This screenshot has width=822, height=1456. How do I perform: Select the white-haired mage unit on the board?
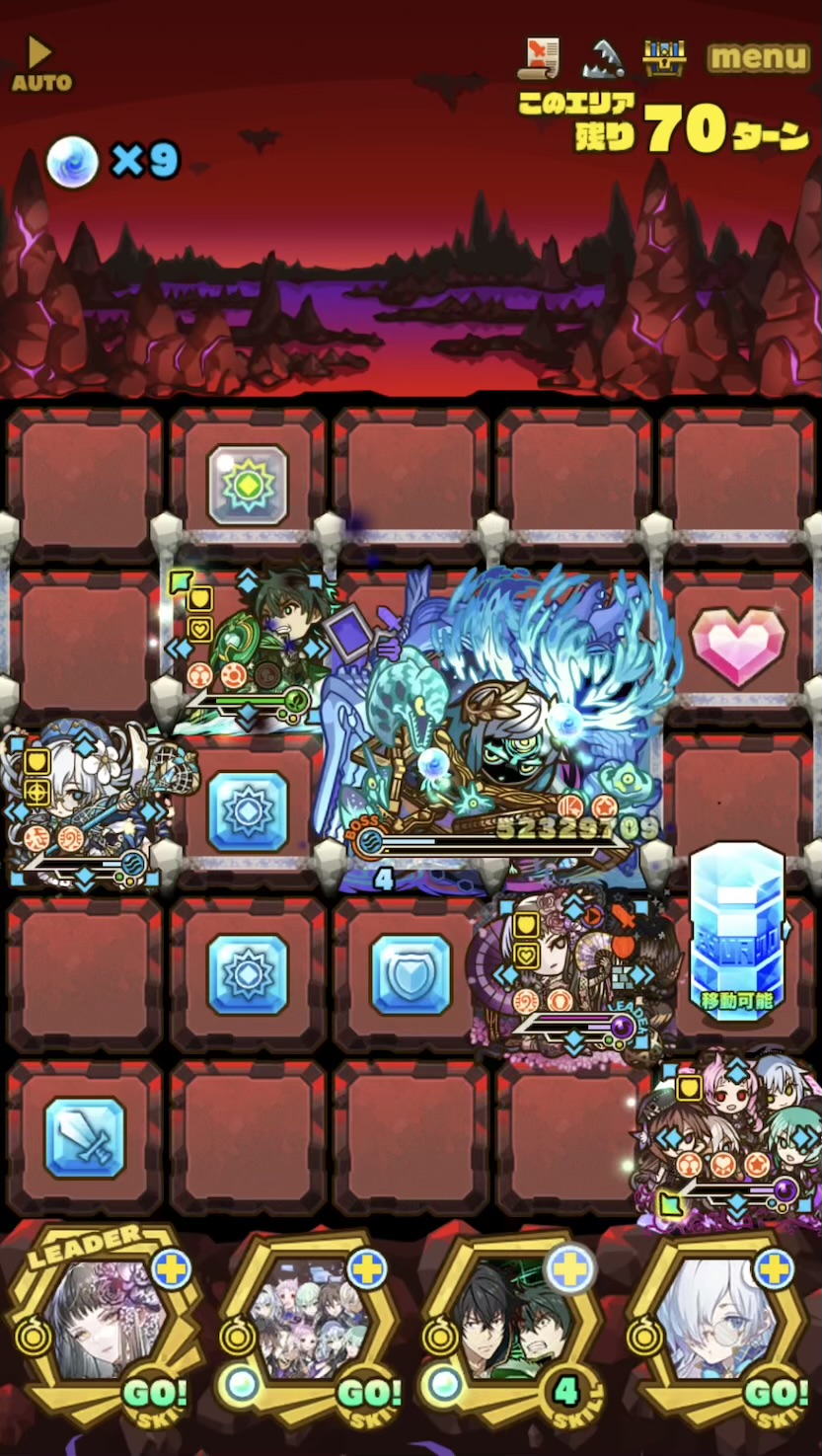pos(84,805)
